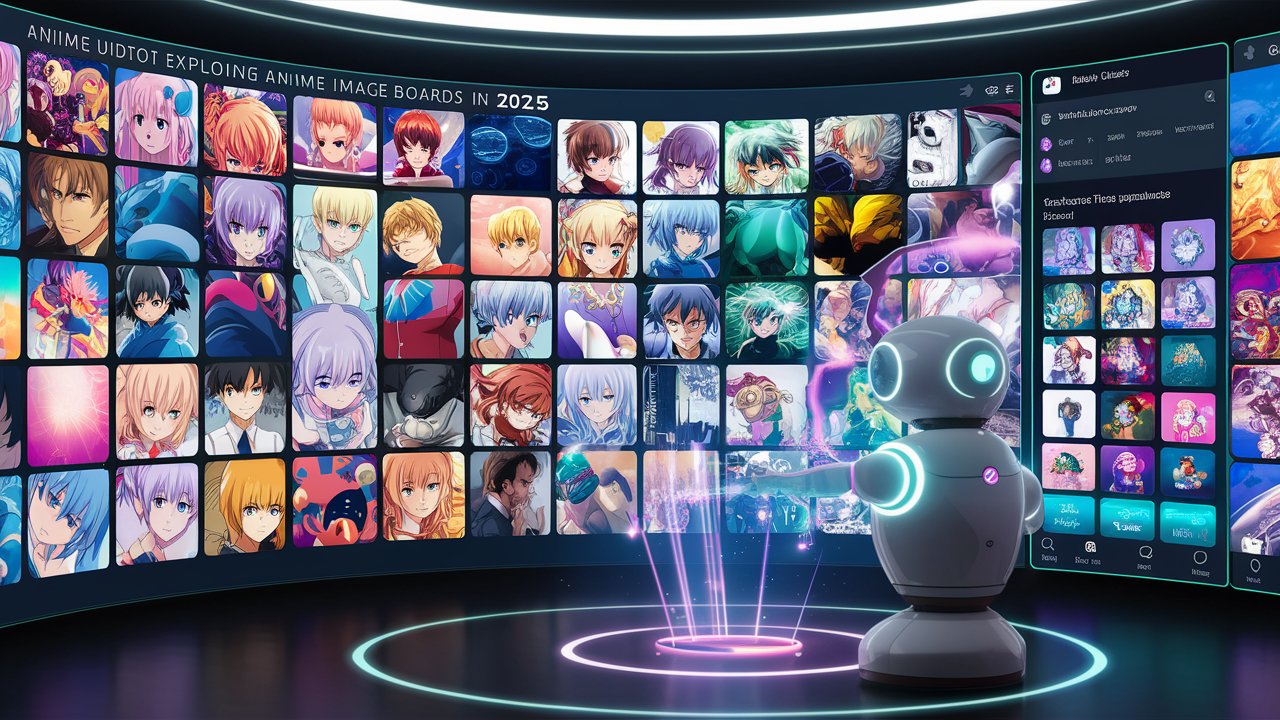Screen dimensions: 1280x720
Task: Select the search tab in the side panel's bottom bar
Action: (x=1048, y=544)
